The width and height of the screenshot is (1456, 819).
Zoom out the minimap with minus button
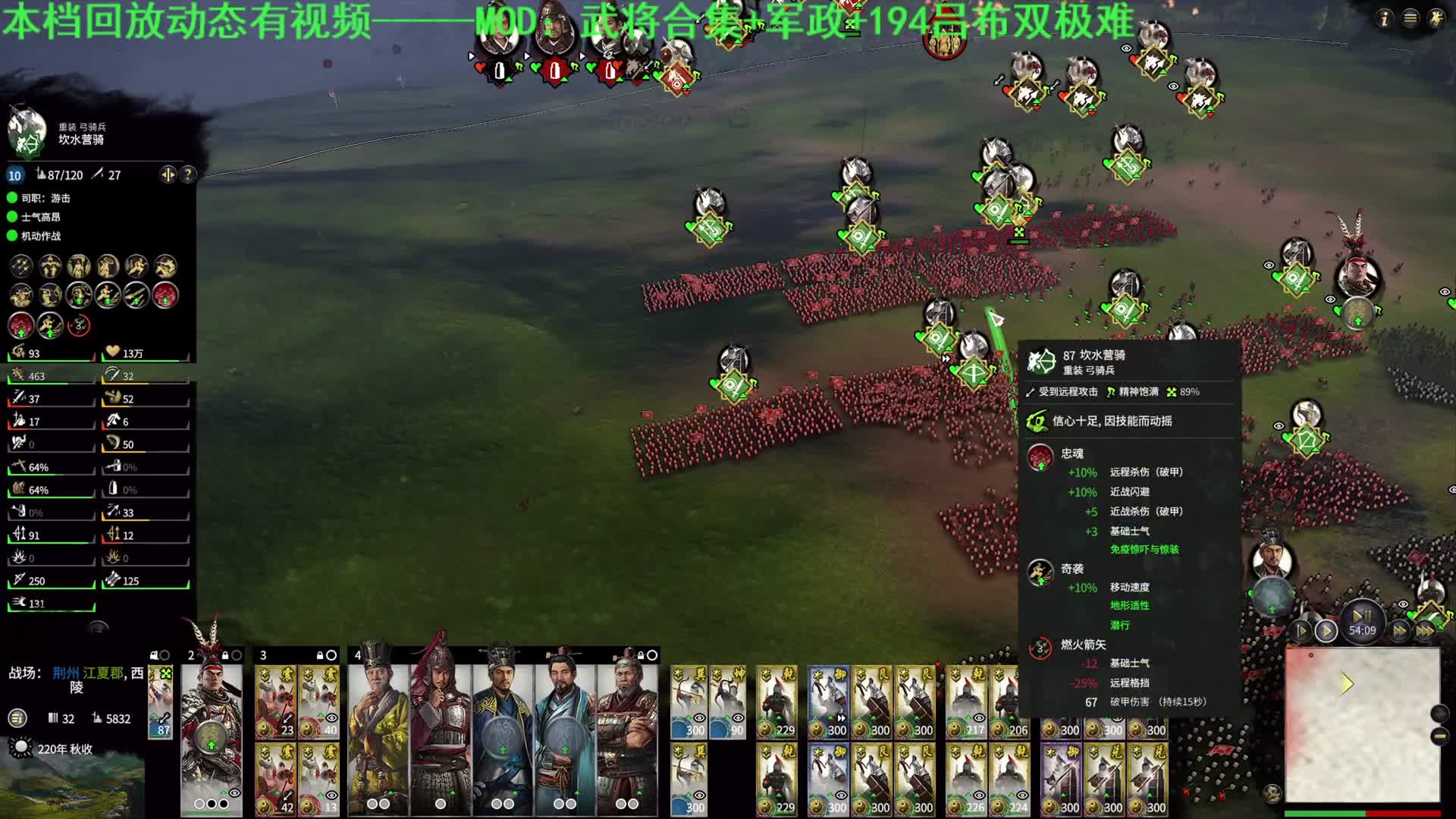[x=1439, y=736]
